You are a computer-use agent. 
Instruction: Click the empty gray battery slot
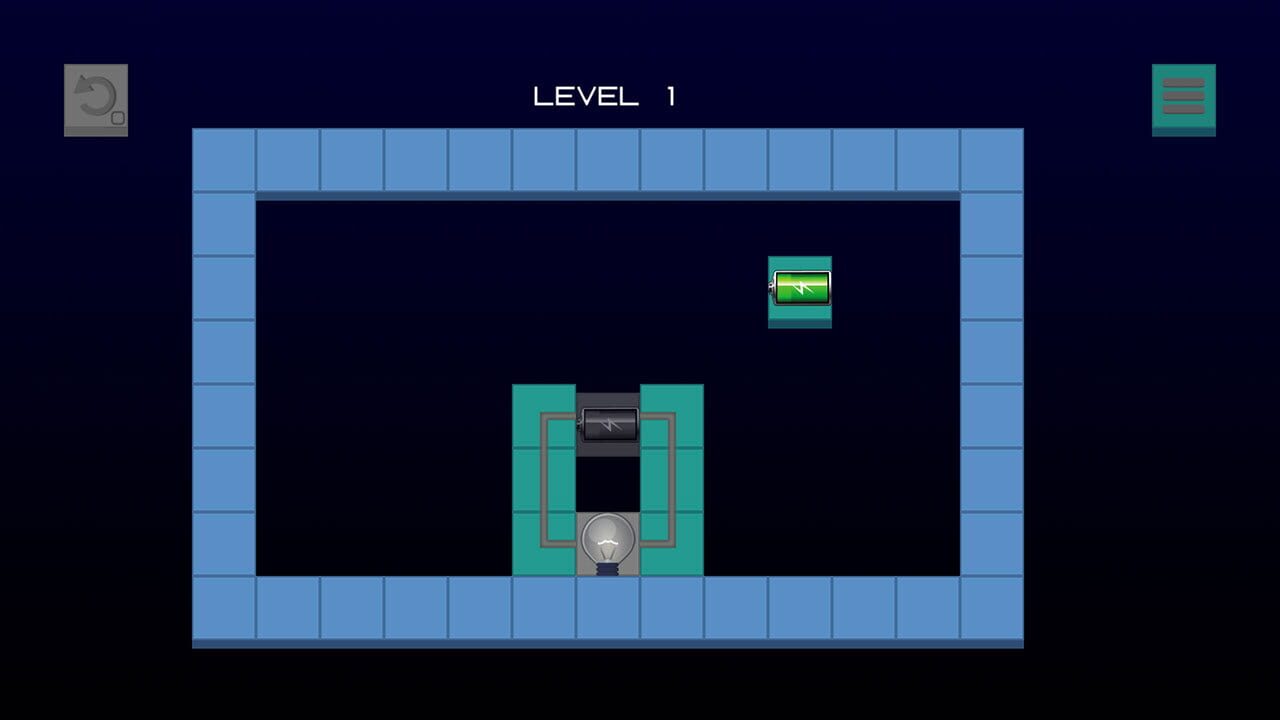coord(608,422)
